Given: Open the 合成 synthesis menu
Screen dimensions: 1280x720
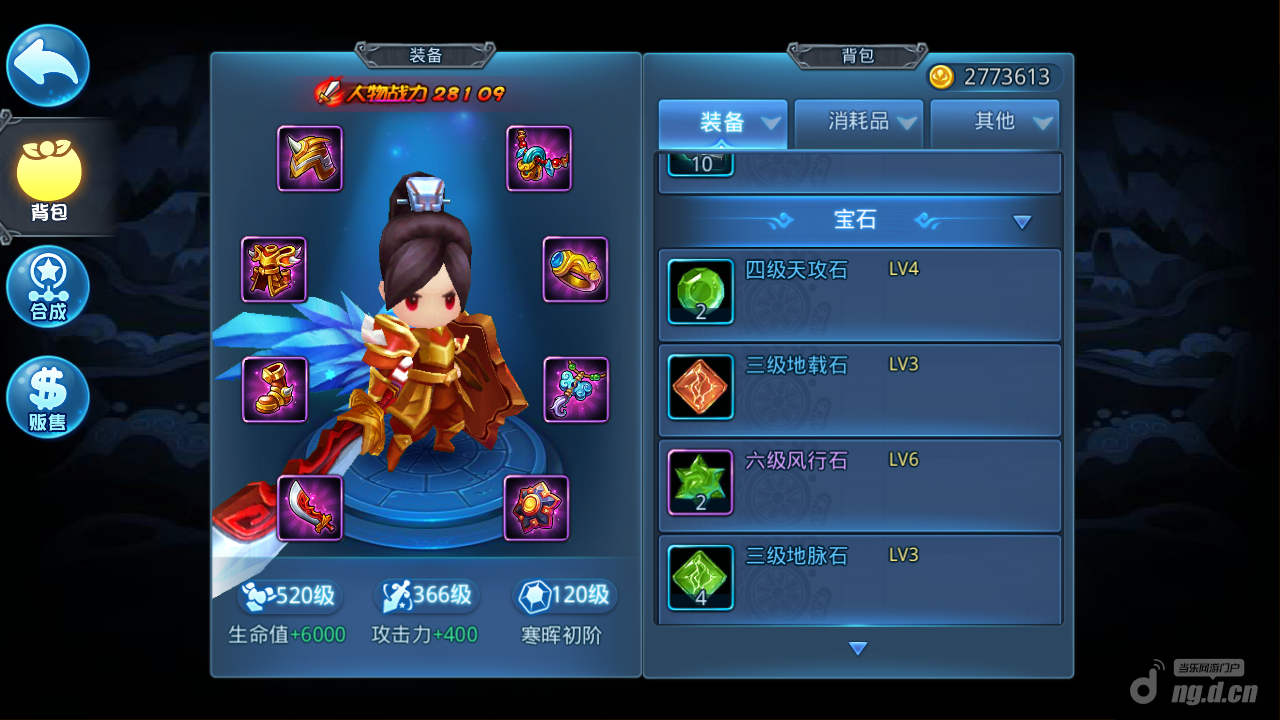Looking at the screenshot, I should point(48,287).
